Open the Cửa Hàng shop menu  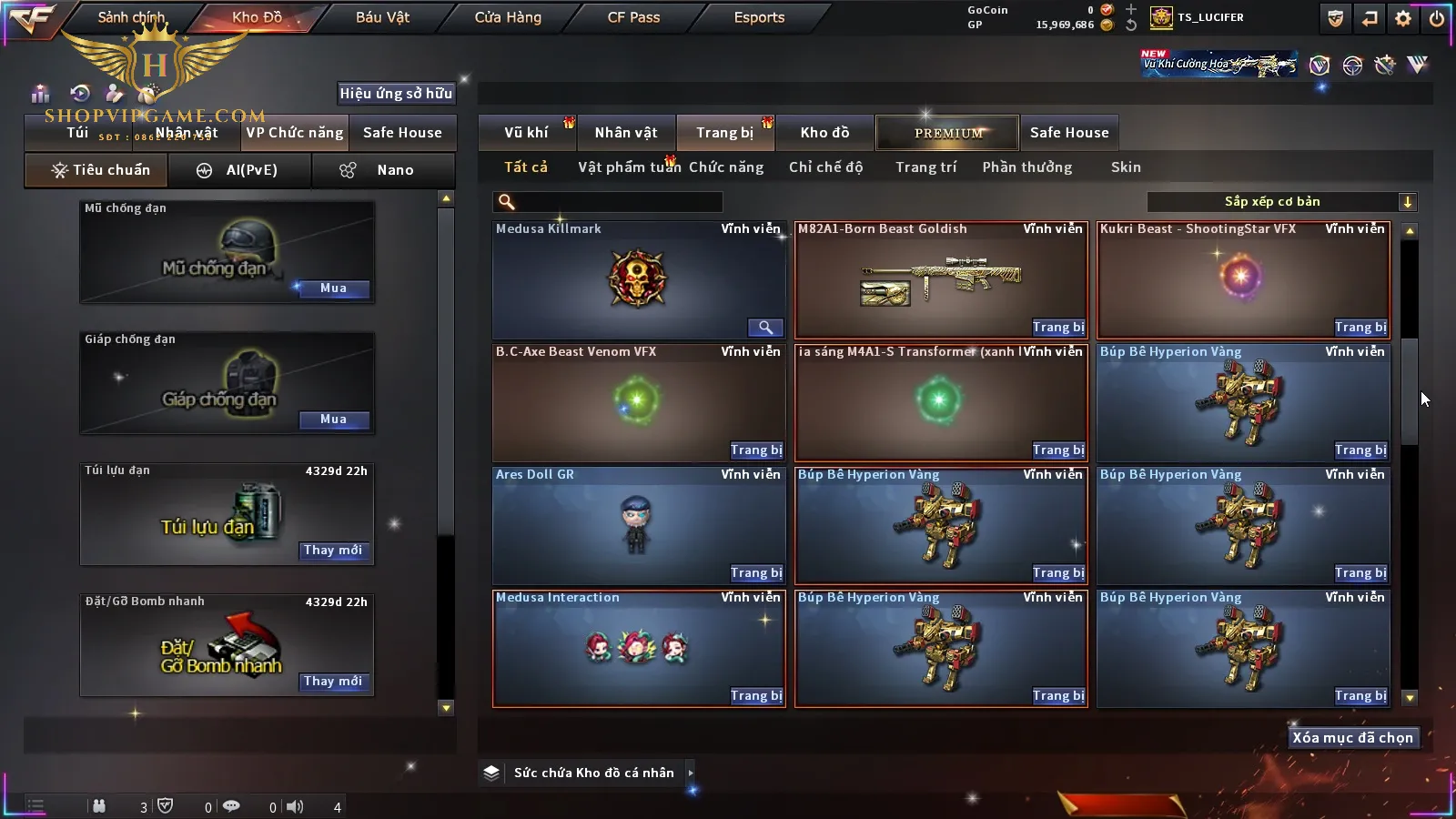click(x=508, y=17)
